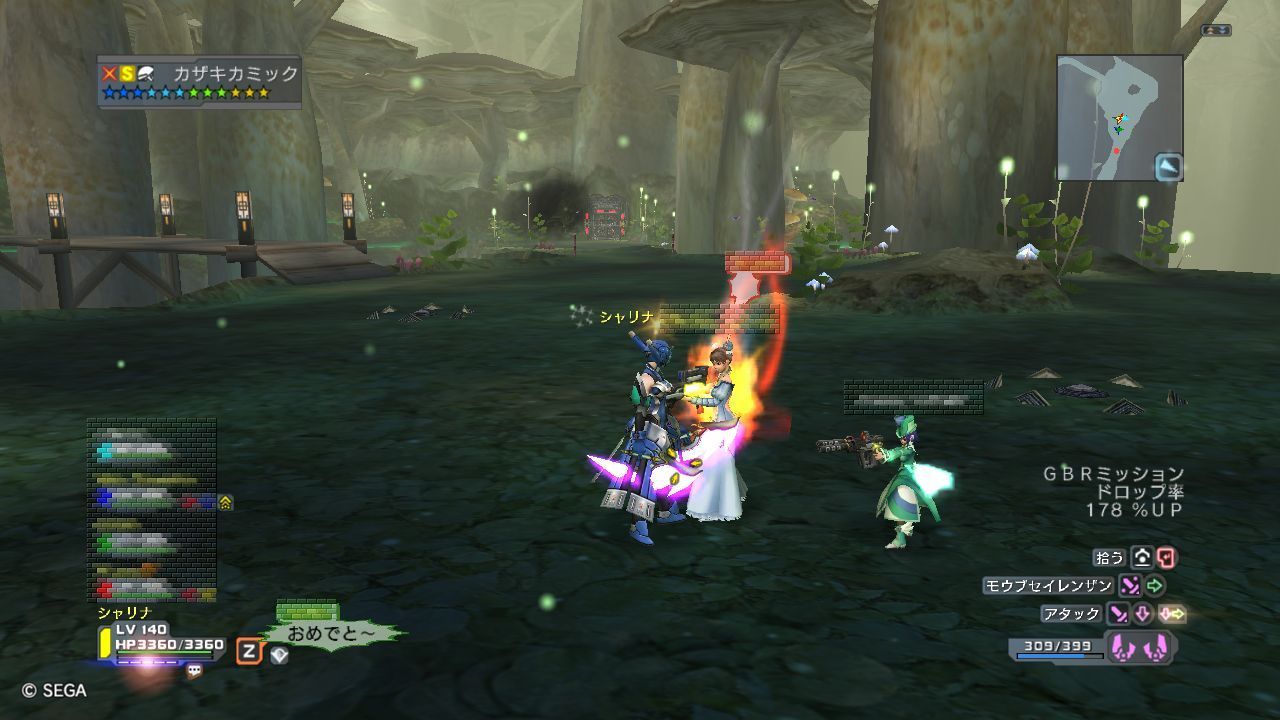Choose the アタック attack action
Image resolution: width=1280 pixels, height=720 pixels.
(1071, 613)
